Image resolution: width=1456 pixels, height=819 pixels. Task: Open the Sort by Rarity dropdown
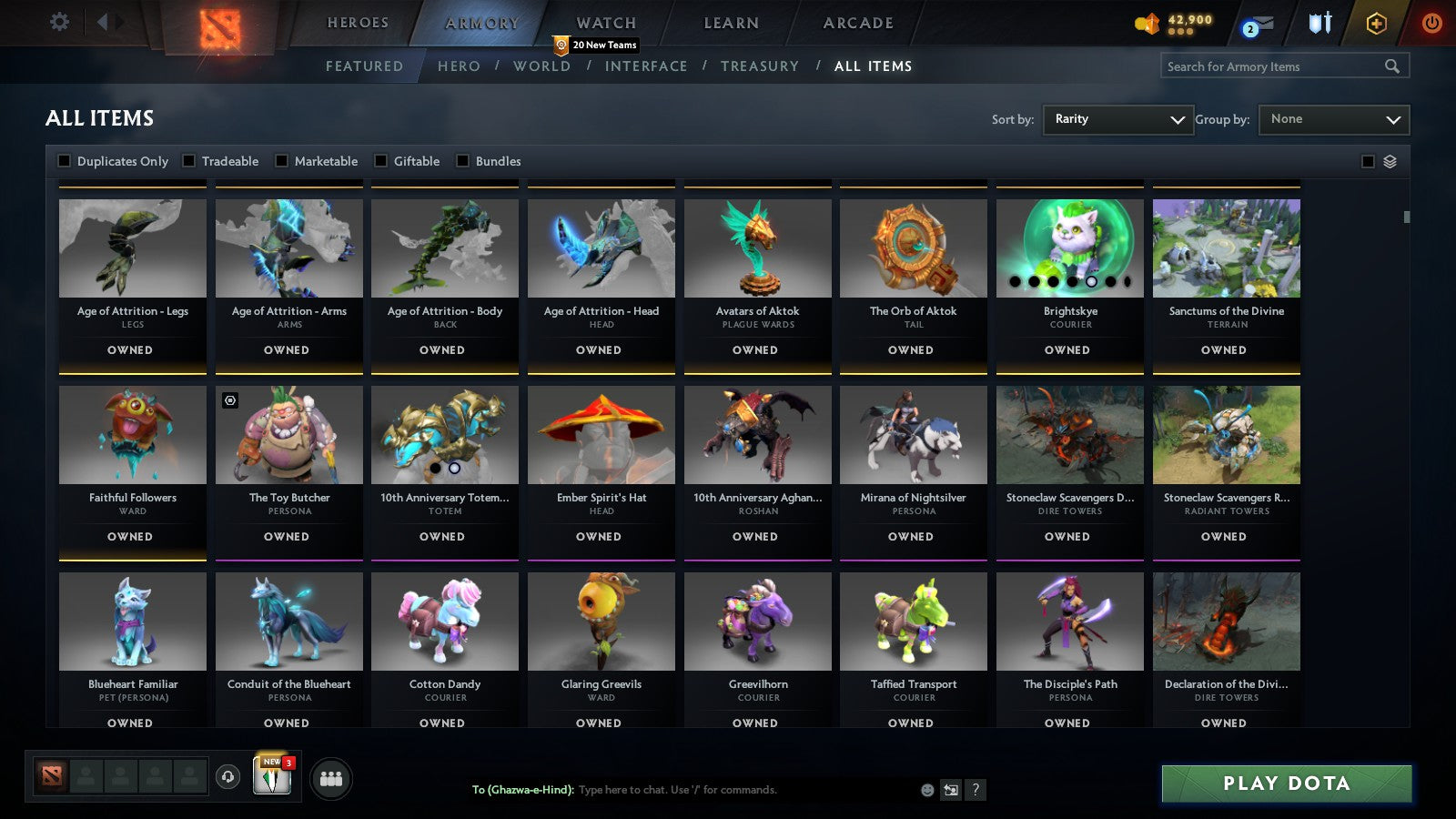tap(1117, 119)
